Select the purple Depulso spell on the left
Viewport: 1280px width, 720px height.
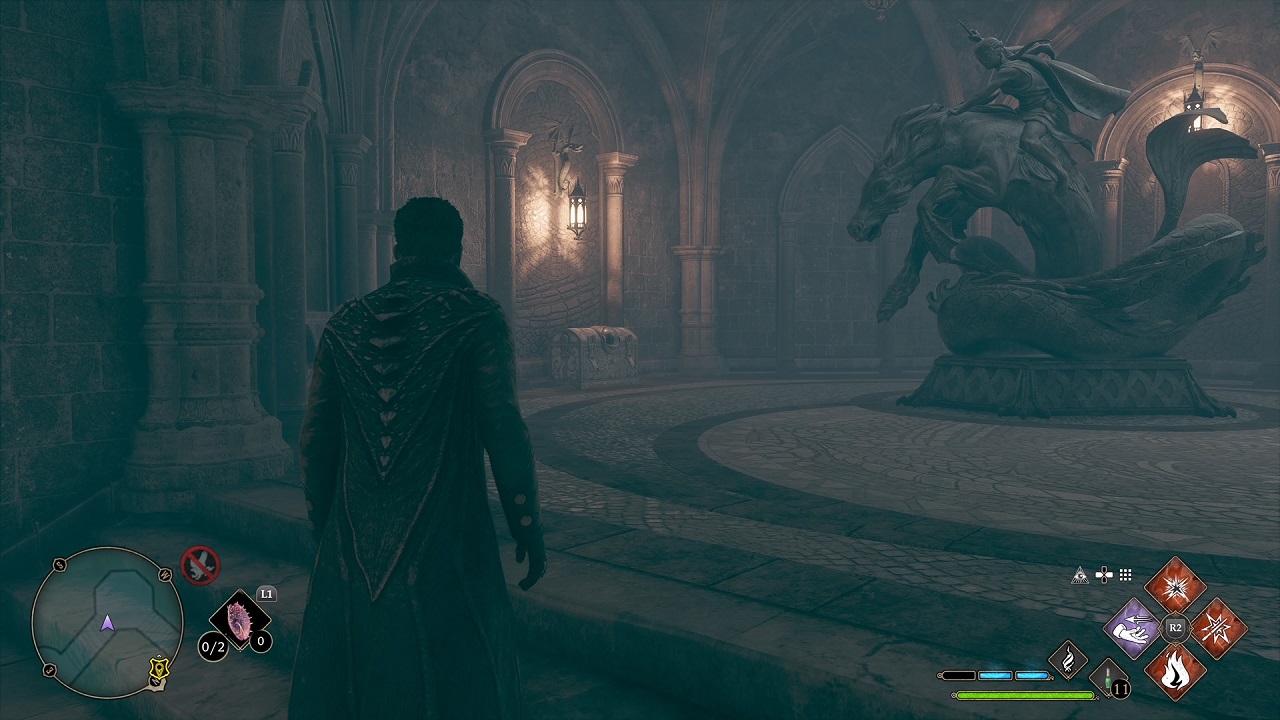click(x=1130, y=629)
